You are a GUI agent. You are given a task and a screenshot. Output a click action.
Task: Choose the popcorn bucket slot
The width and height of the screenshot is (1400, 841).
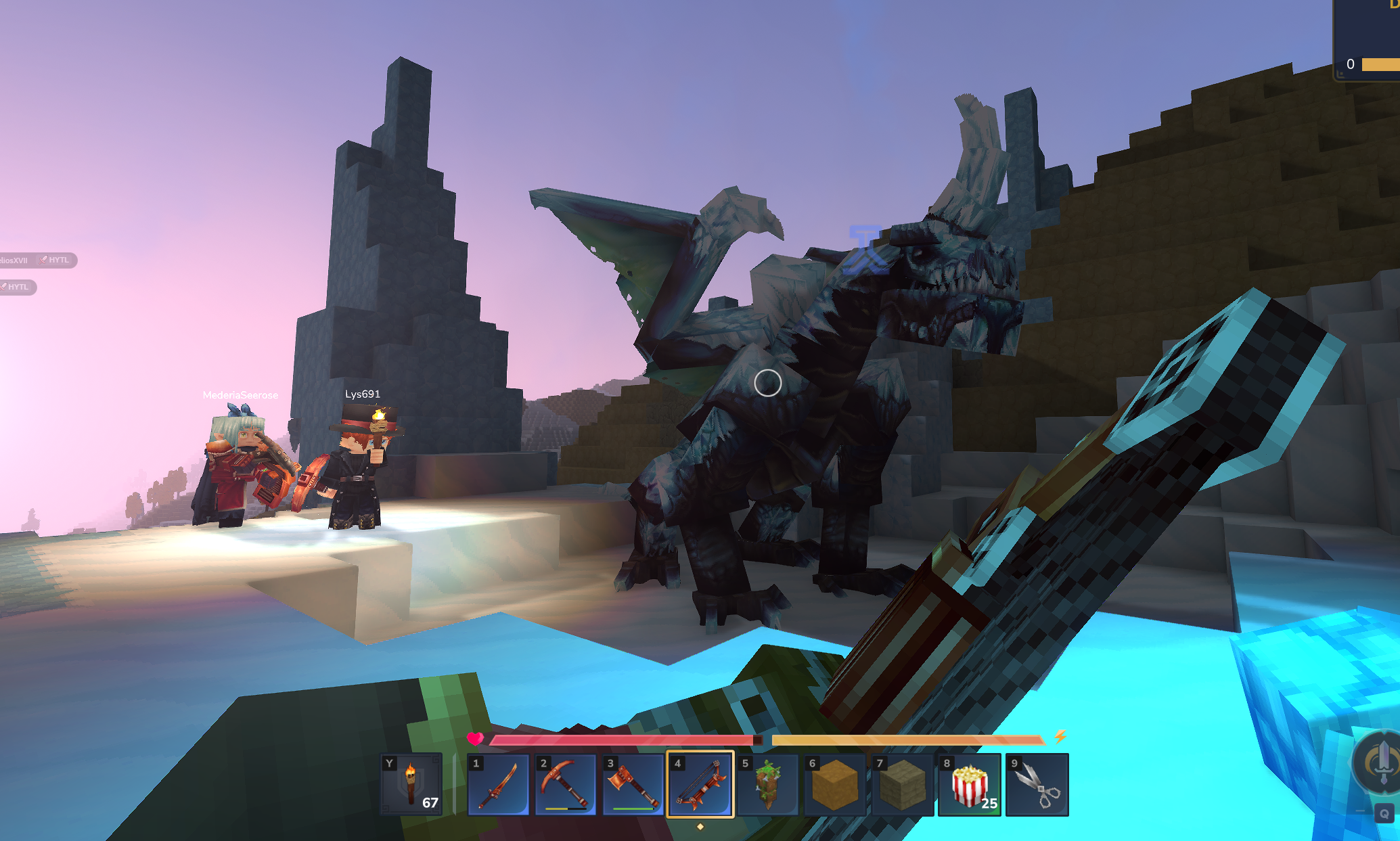pyautogui.click(x=970, y=785)
